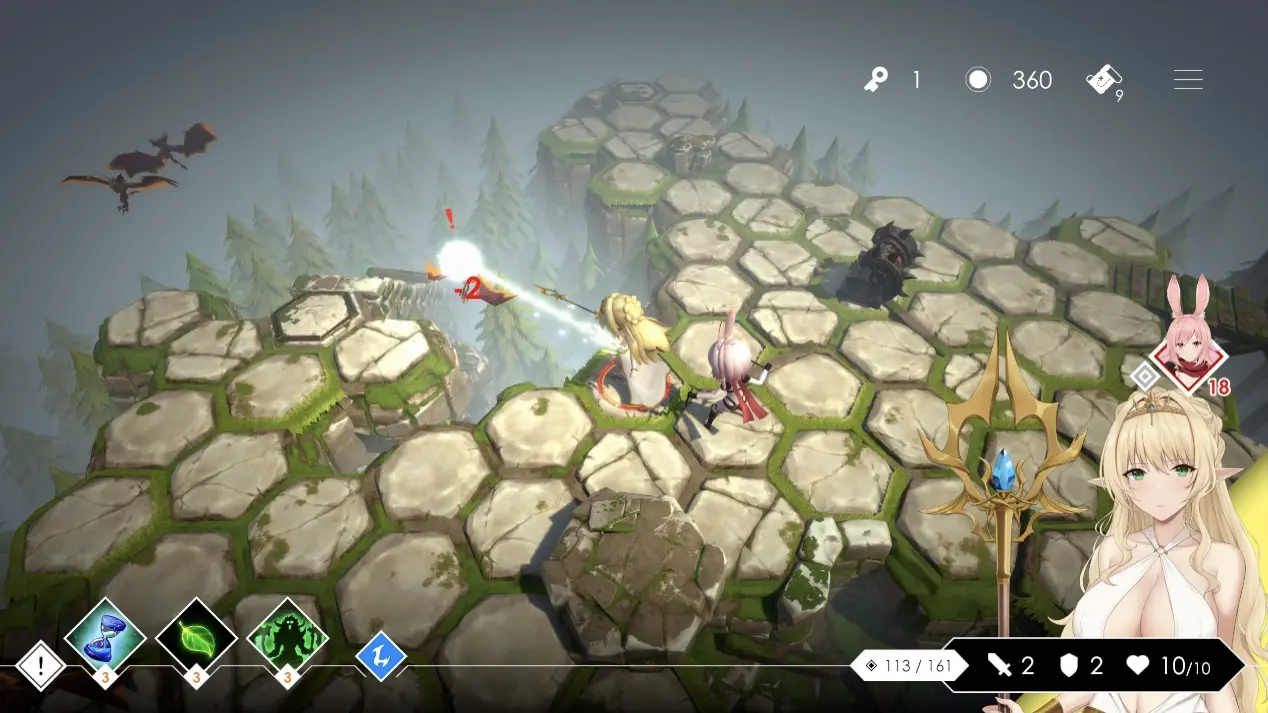
Task: Select the green forest monster skill
Action: point(288,636)
